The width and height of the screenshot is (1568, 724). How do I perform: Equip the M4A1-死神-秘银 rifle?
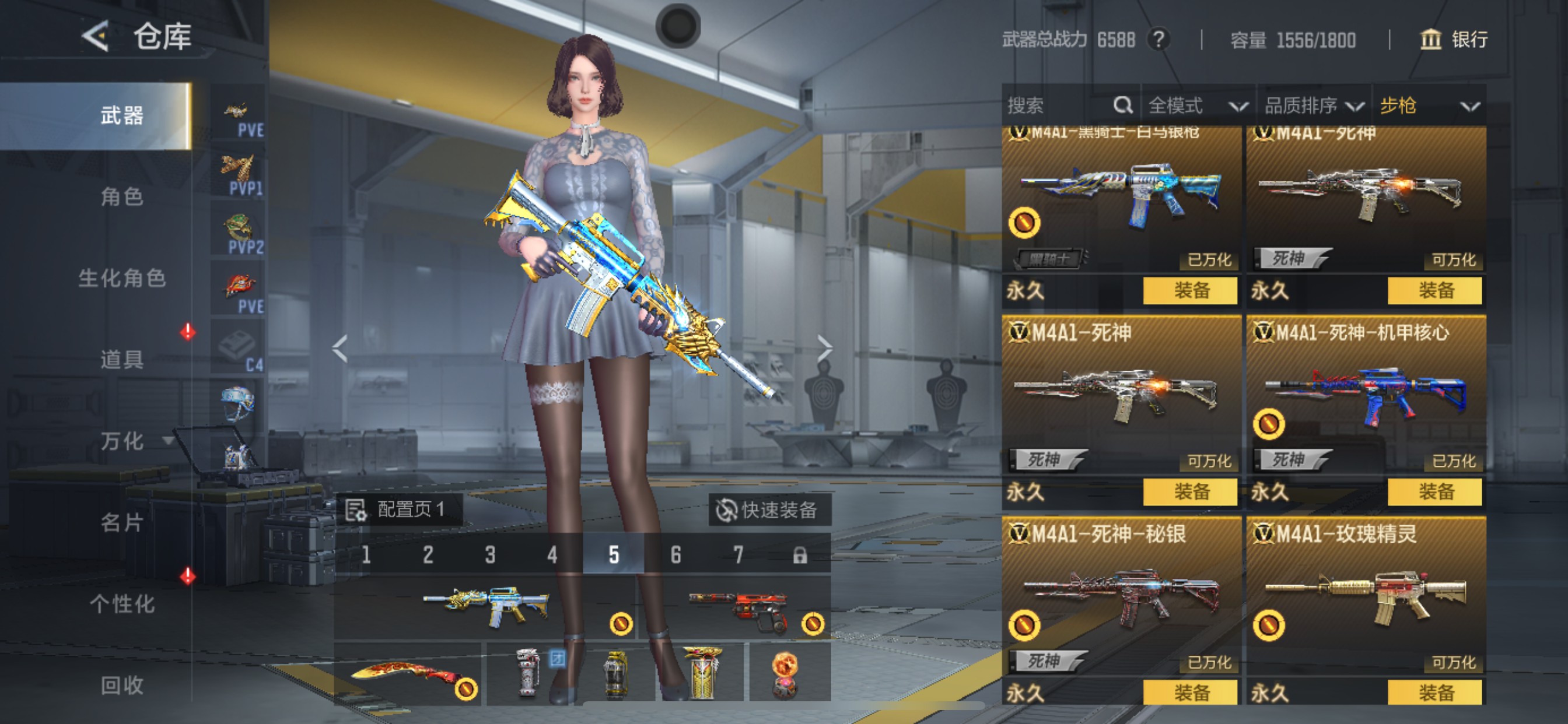pos(1190,693)
